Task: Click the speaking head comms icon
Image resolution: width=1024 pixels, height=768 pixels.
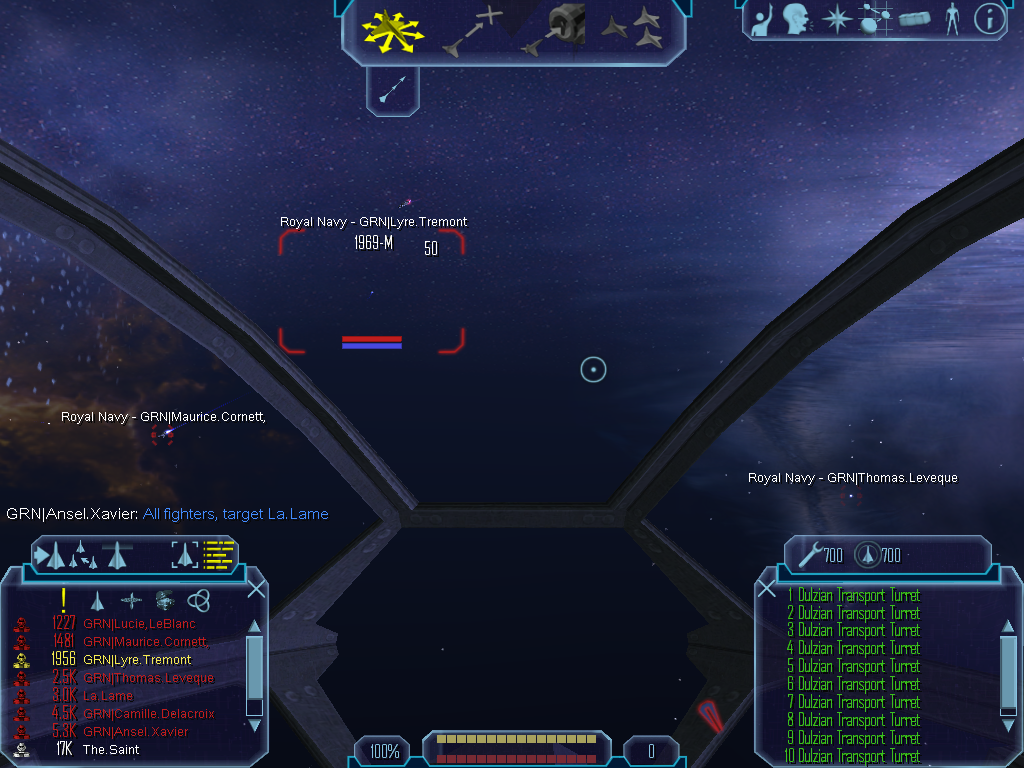Action: [x=796, y=19]
